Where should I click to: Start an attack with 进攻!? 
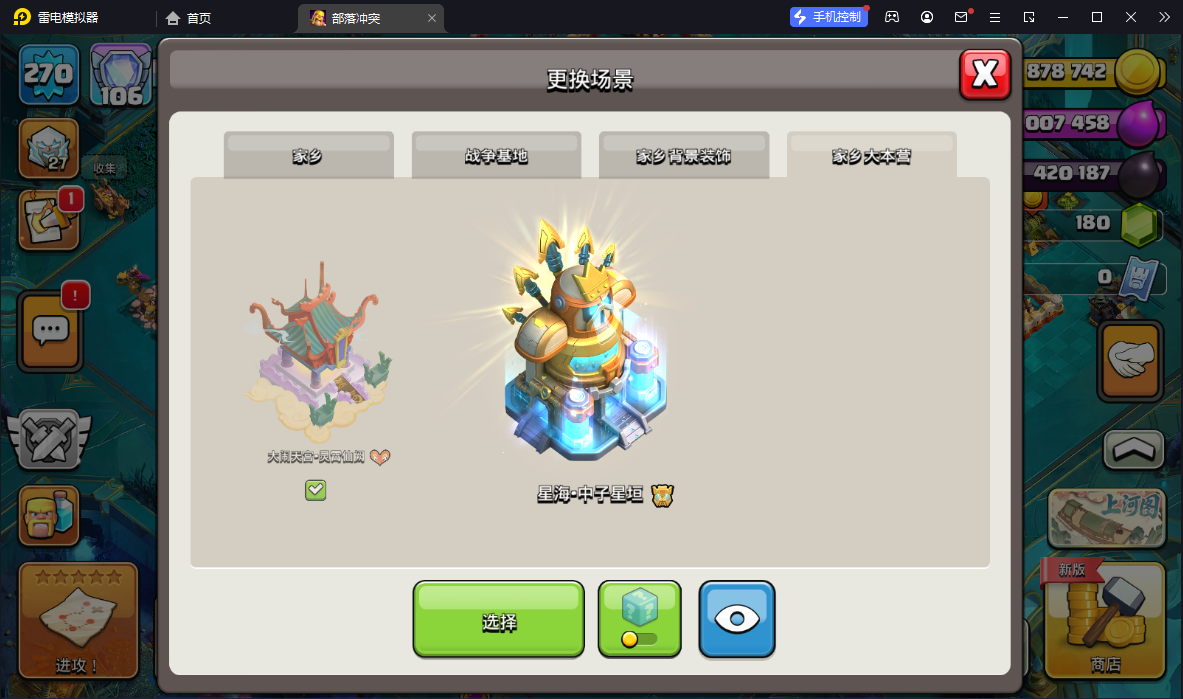click(x=78, y=622)
